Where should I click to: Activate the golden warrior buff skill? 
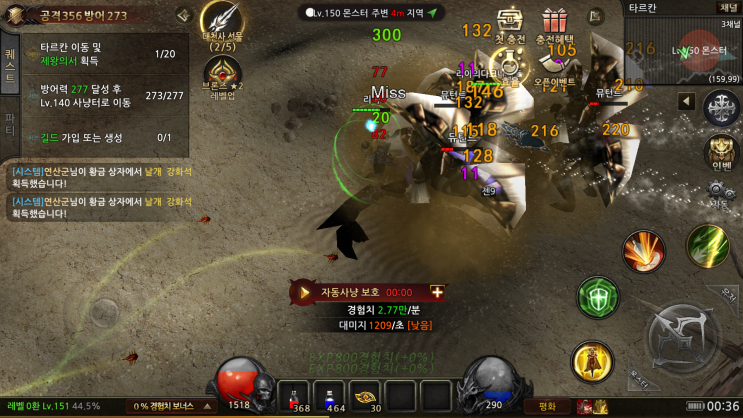(592, 360)
